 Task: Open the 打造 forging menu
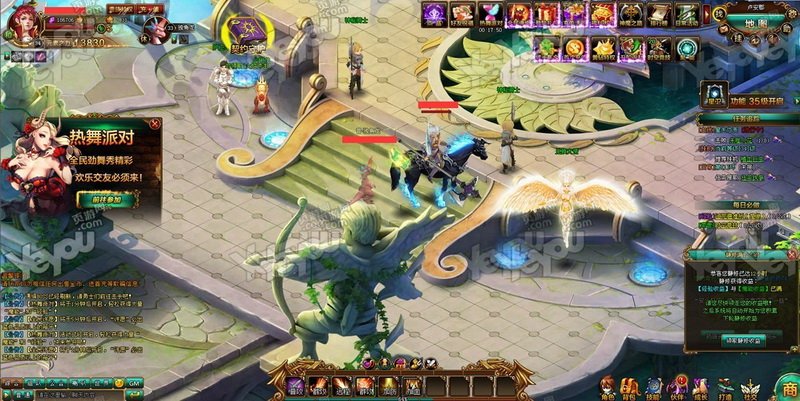(x=727, y=385)
